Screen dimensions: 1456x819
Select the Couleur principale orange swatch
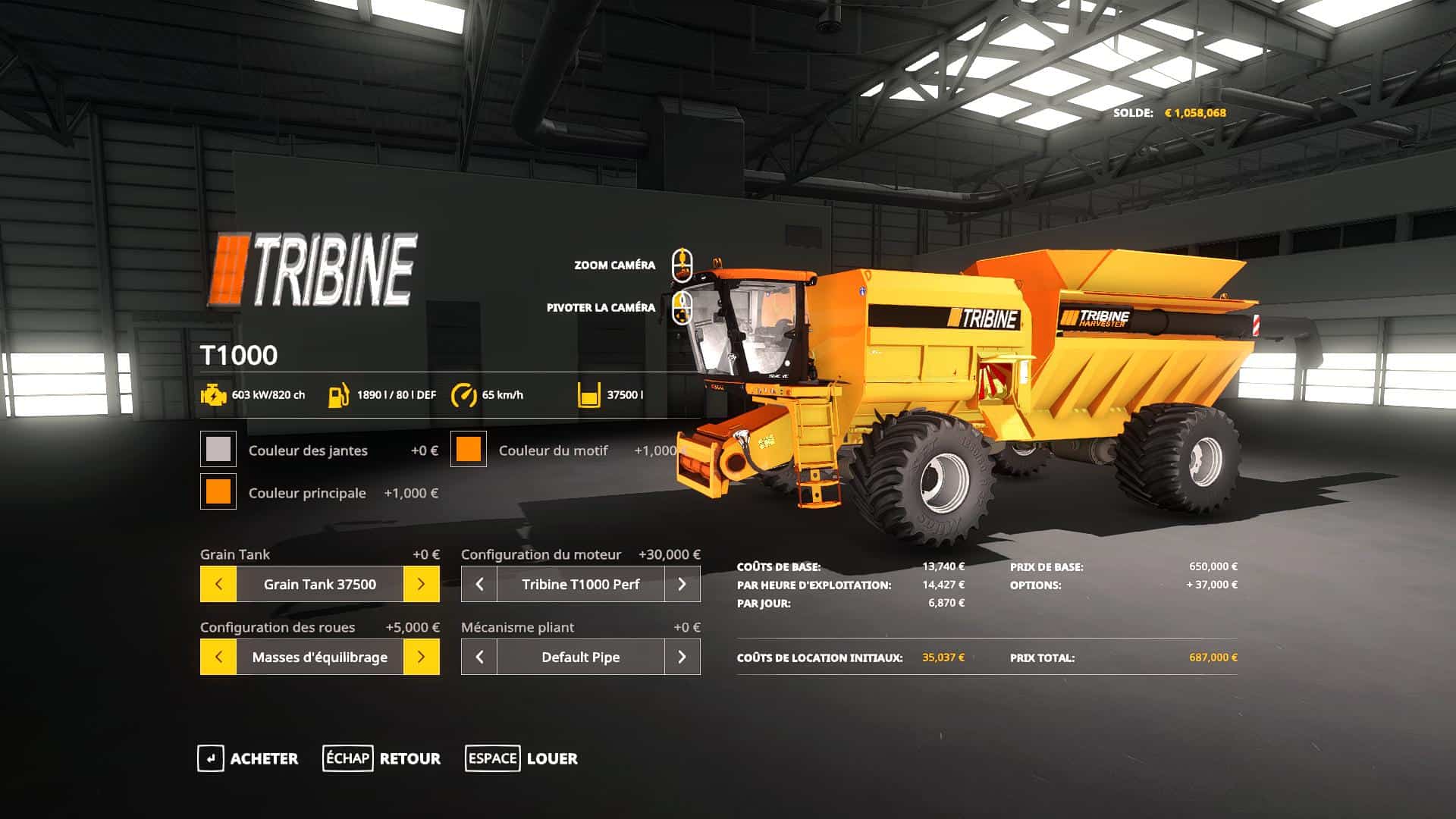[x=218, y=492]
